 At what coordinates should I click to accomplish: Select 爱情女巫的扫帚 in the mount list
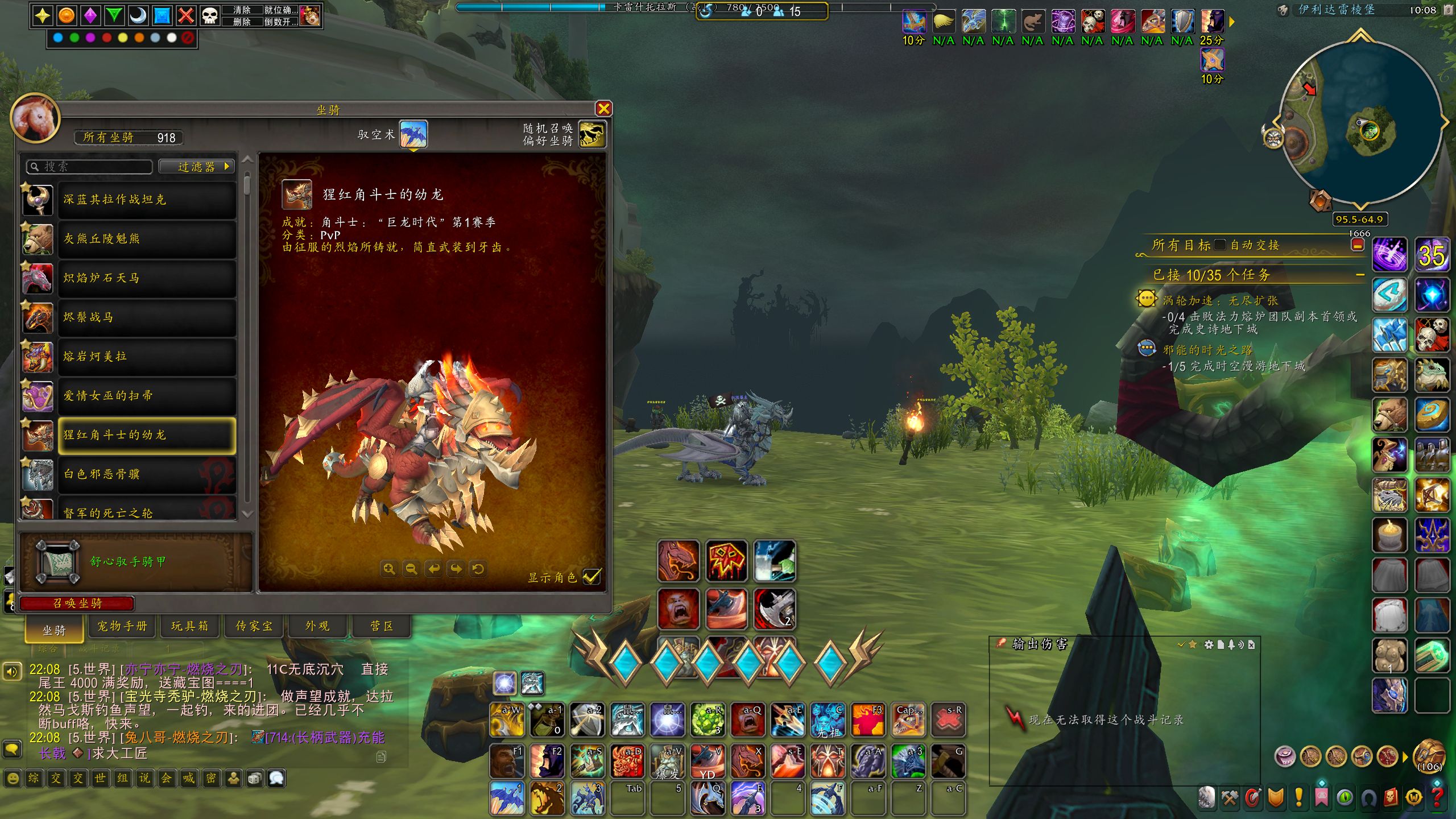pyautogui.click(x=146, y=396)
